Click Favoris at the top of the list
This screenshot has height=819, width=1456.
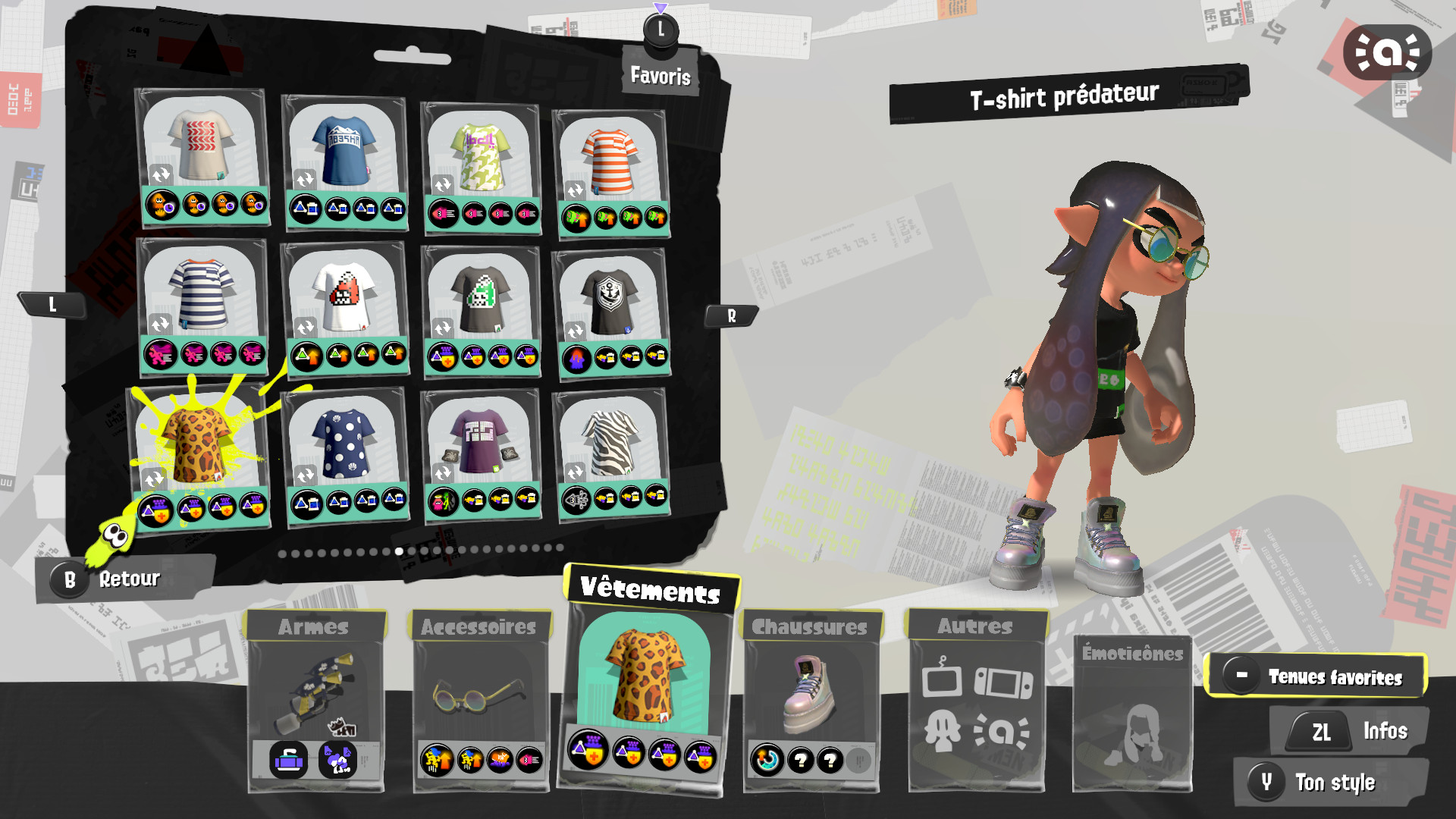(660, 75)
